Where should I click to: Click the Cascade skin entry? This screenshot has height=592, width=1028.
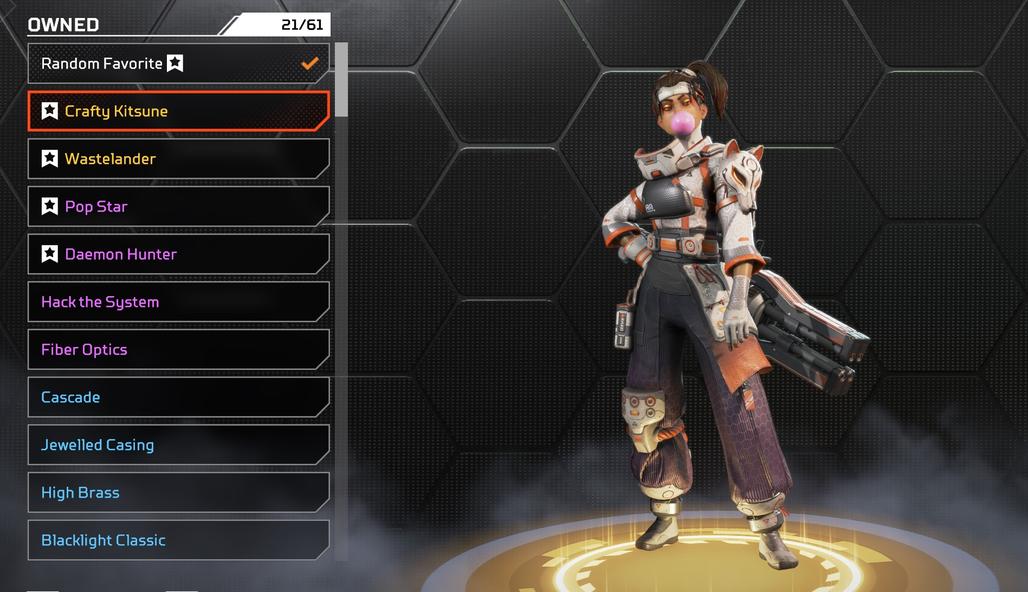point(178,397)
